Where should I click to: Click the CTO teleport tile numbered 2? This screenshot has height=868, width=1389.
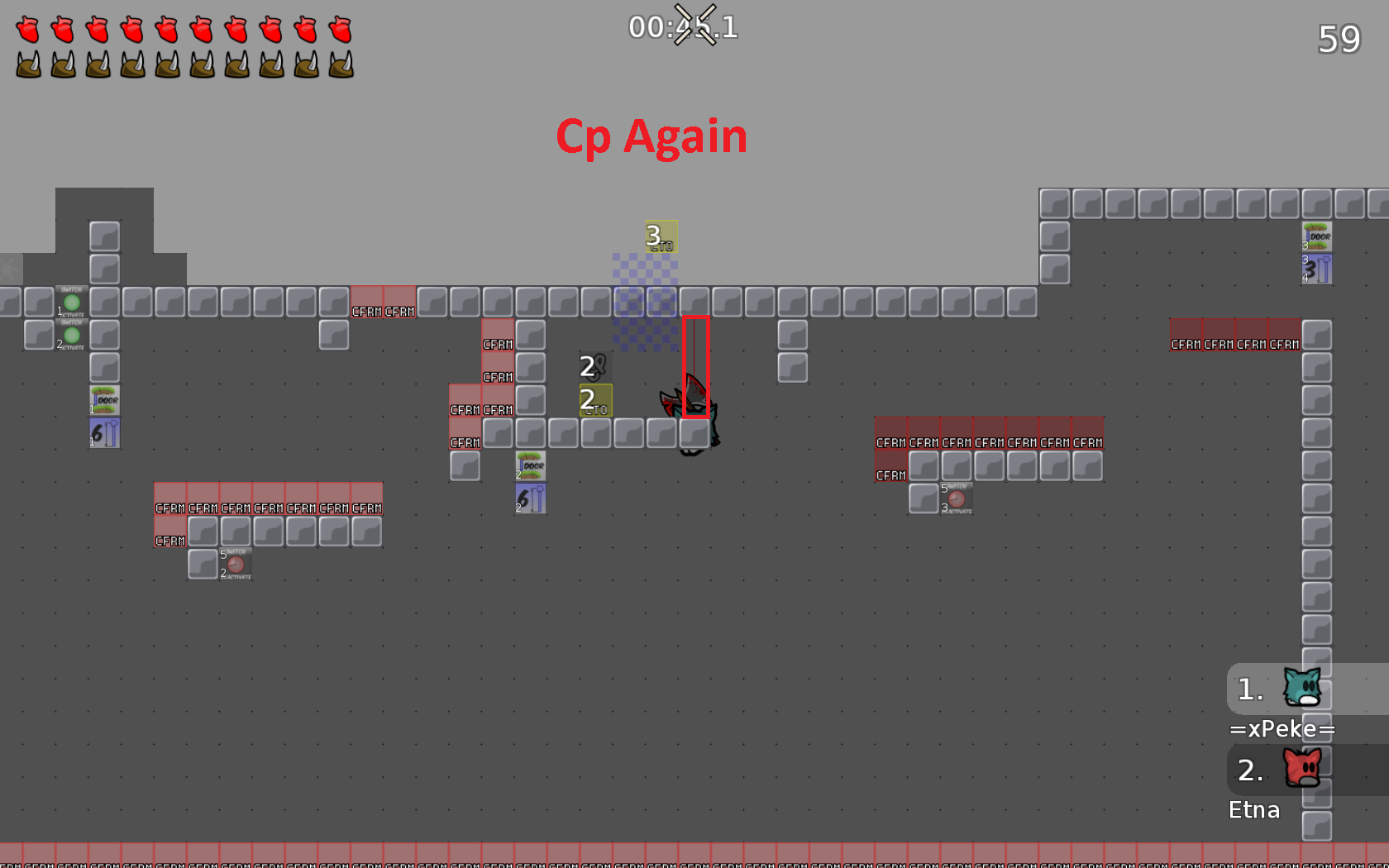[596, 399]
